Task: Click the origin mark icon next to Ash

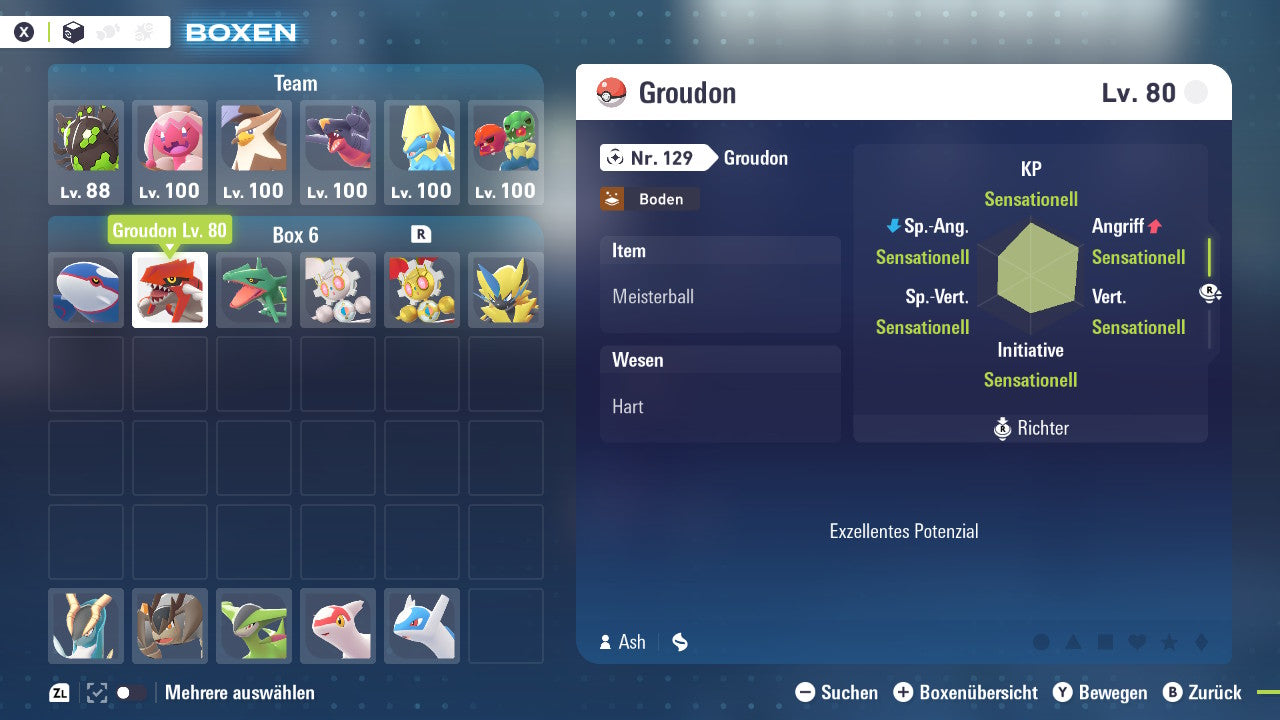Action: [x=679, y=642]
